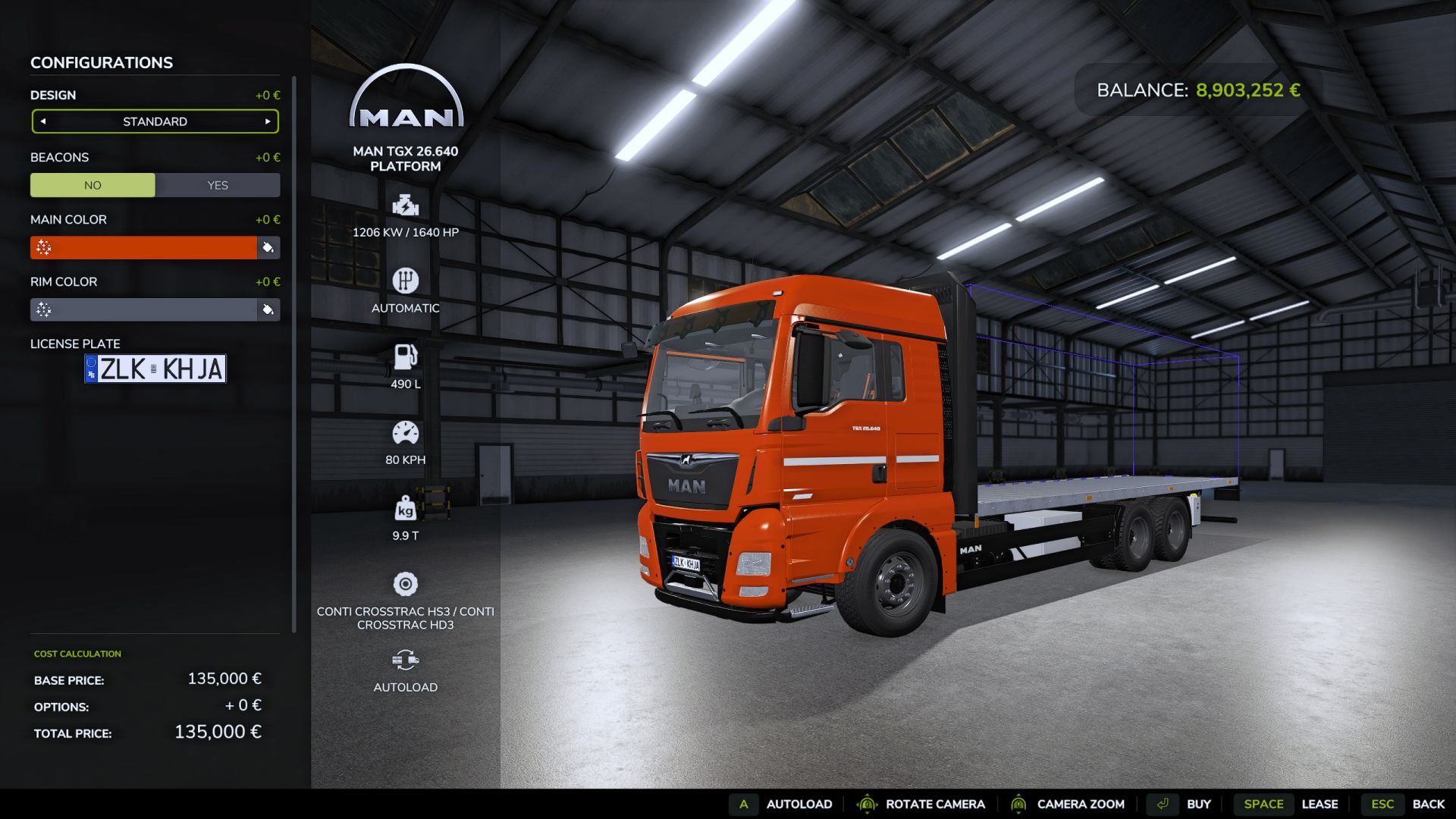
Task: Activate Rotate Camera from the bottom bar
Action: pos(934,804)
